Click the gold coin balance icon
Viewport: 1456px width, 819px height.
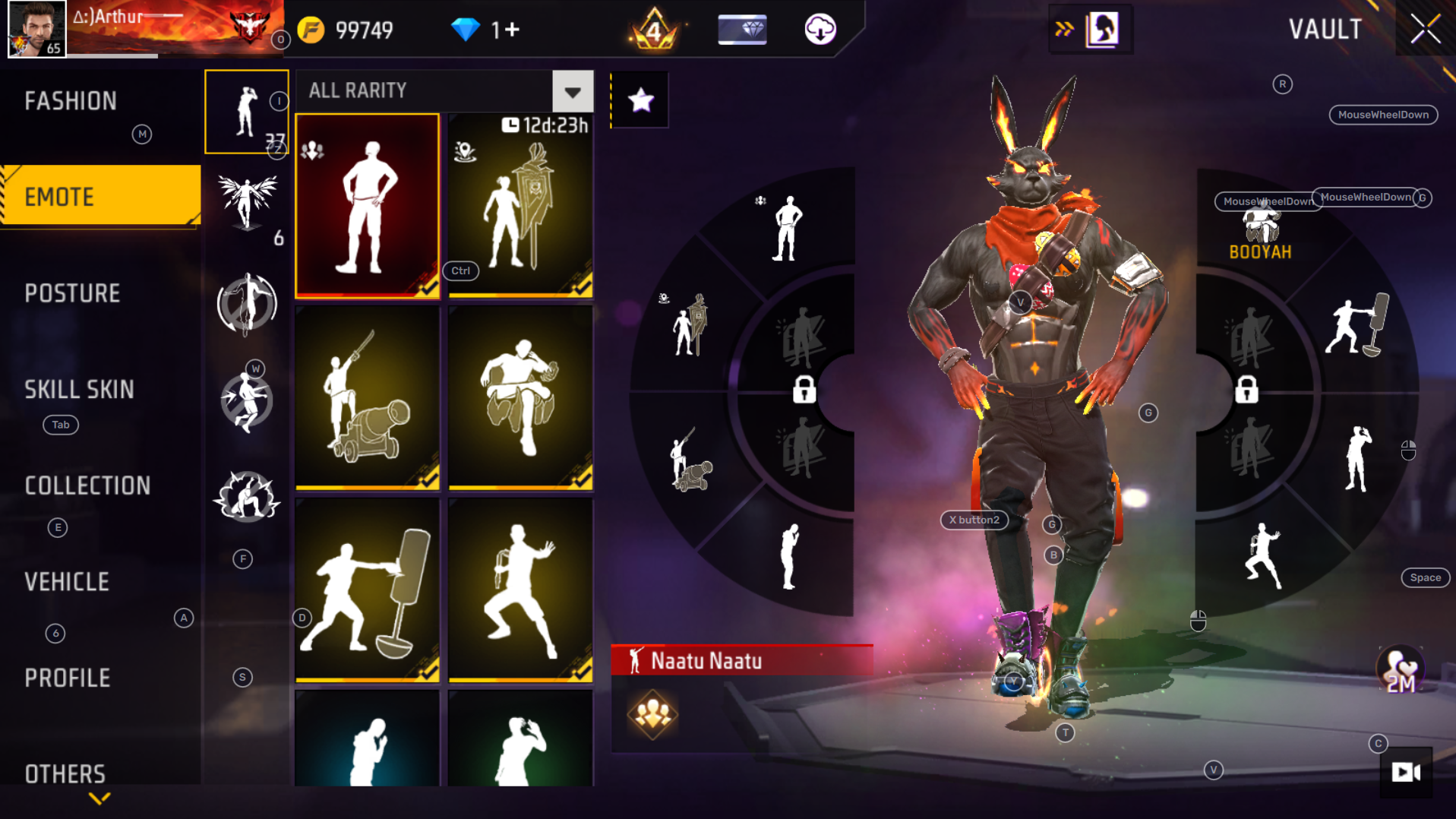[x=311, y=29]
